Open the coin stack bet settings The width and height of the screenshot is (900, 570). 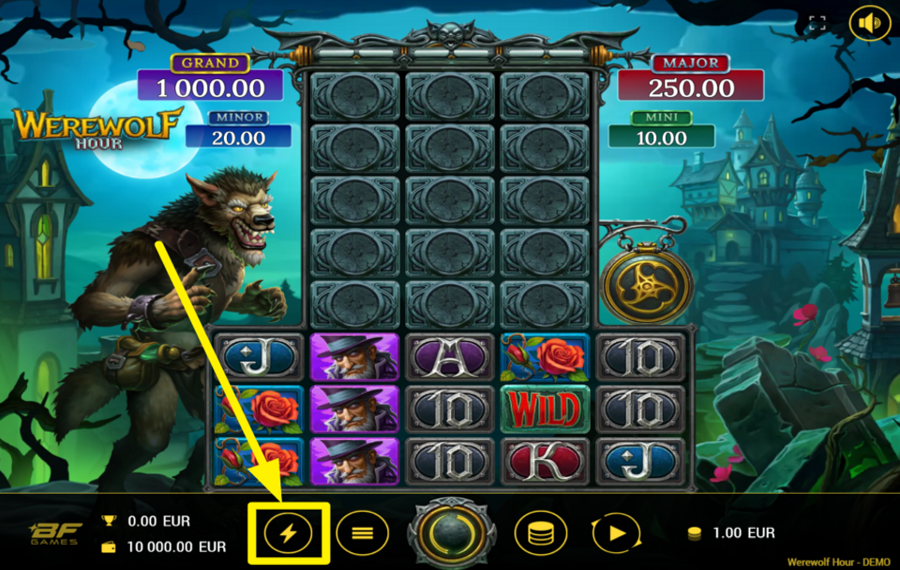540,533
